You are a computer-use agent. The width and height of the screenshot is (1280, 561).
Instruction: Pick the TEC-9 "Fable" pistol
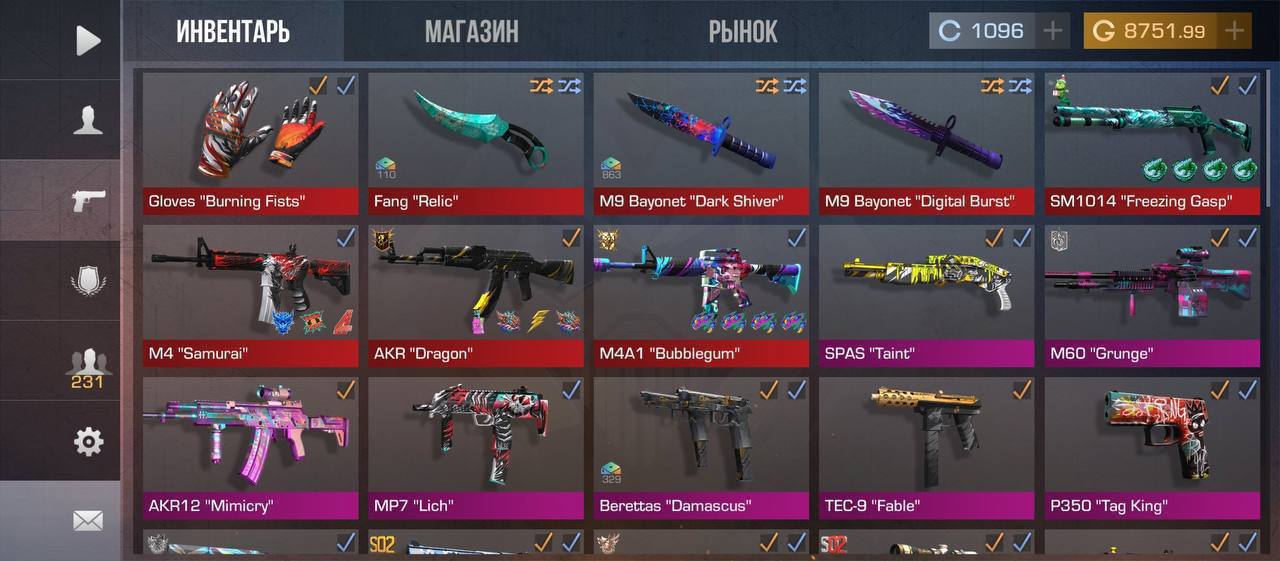point(926,447)
